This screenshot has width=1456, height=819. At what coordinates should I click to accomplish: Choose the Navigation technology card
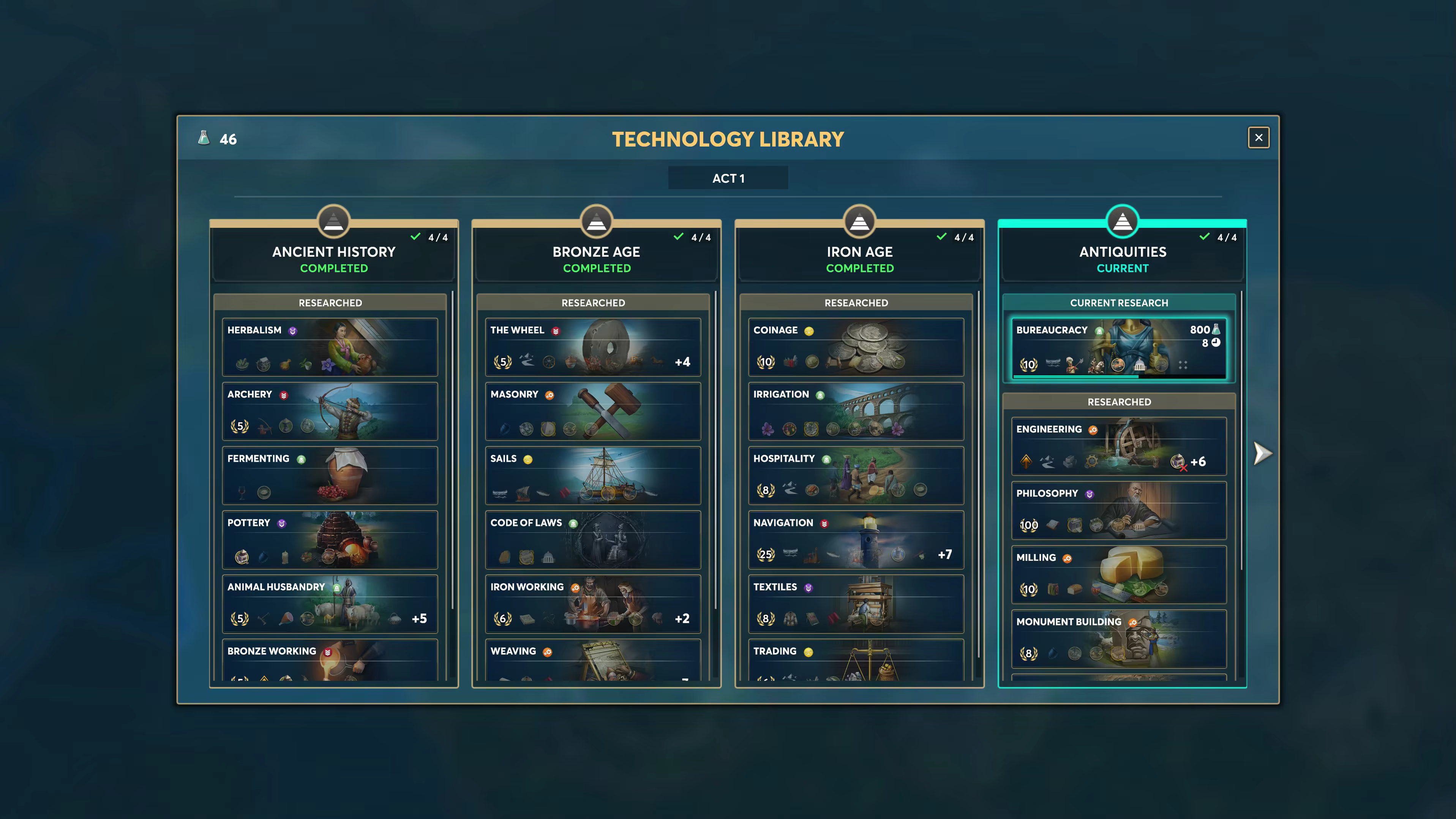(856, 539)
